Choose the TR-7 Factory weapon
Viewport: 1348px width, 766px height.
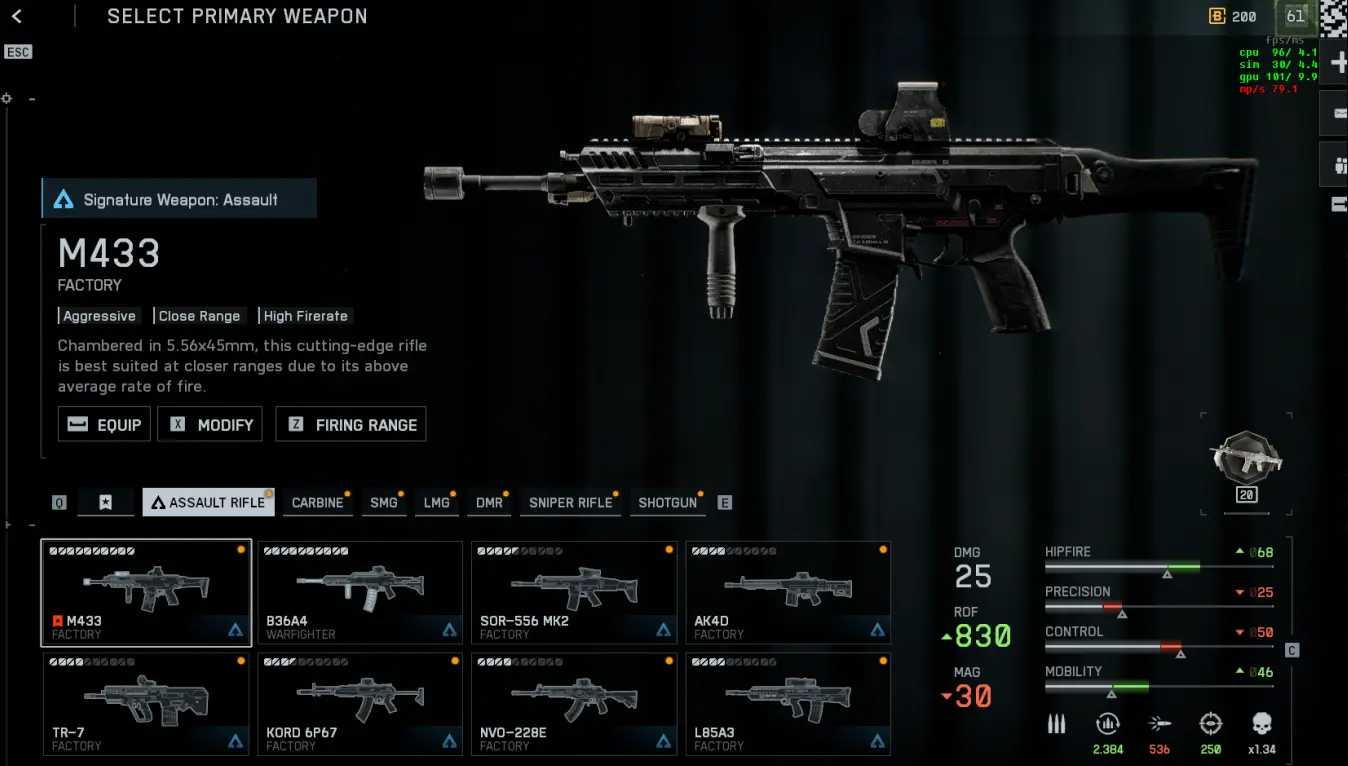click(x=146, y=704)
